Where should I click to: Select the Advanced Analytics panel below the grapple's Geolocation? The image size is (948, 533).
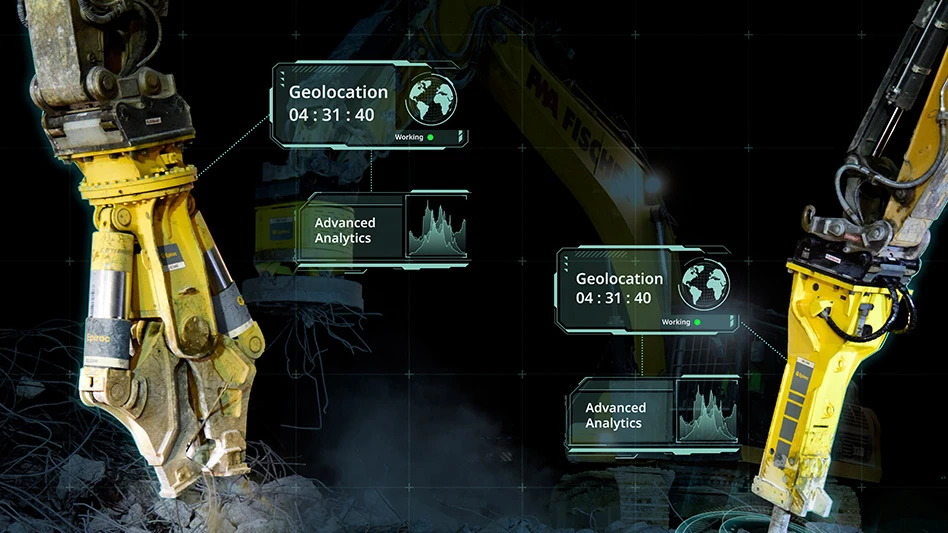384,230
